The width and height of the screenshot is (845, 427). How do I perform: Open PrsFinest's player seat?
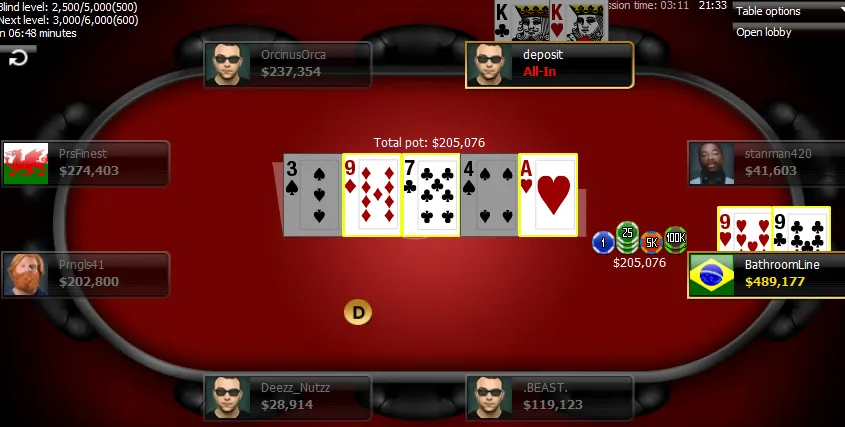[x=85, y=163]
